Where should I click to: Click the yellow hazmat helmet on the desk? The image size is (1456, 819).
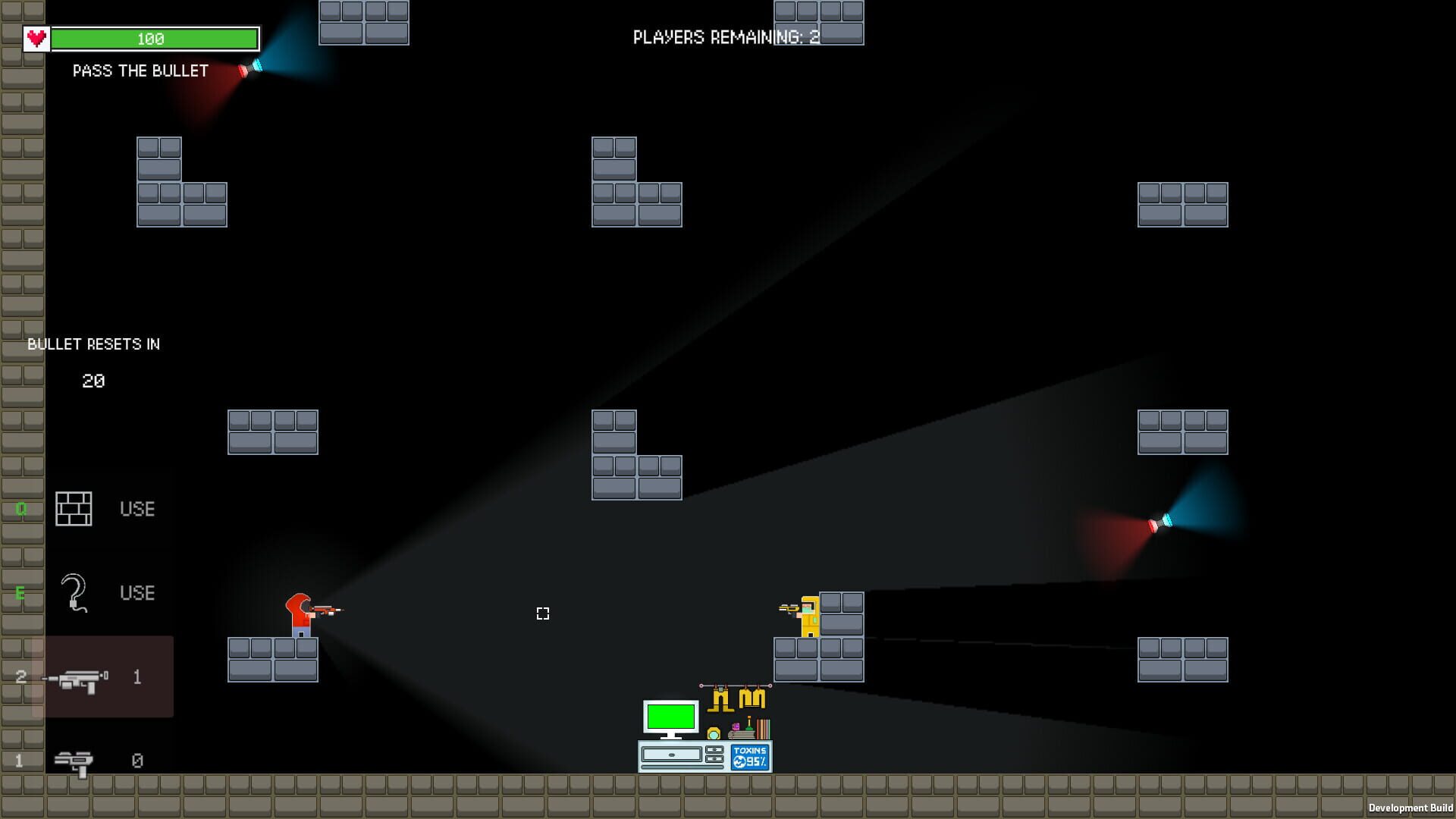pos(714,733)
